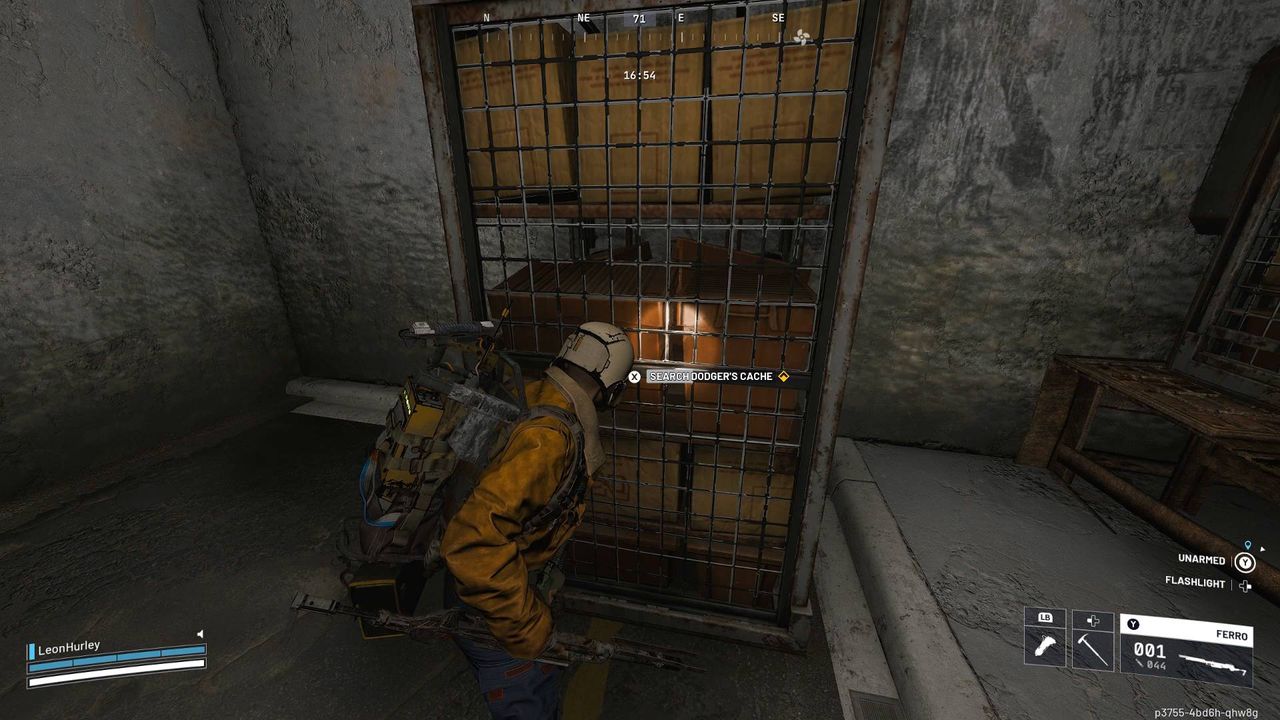Select the boot item in the LB slot
The width and height of the screenshot is (1280, 720).
pos(1045,647)
